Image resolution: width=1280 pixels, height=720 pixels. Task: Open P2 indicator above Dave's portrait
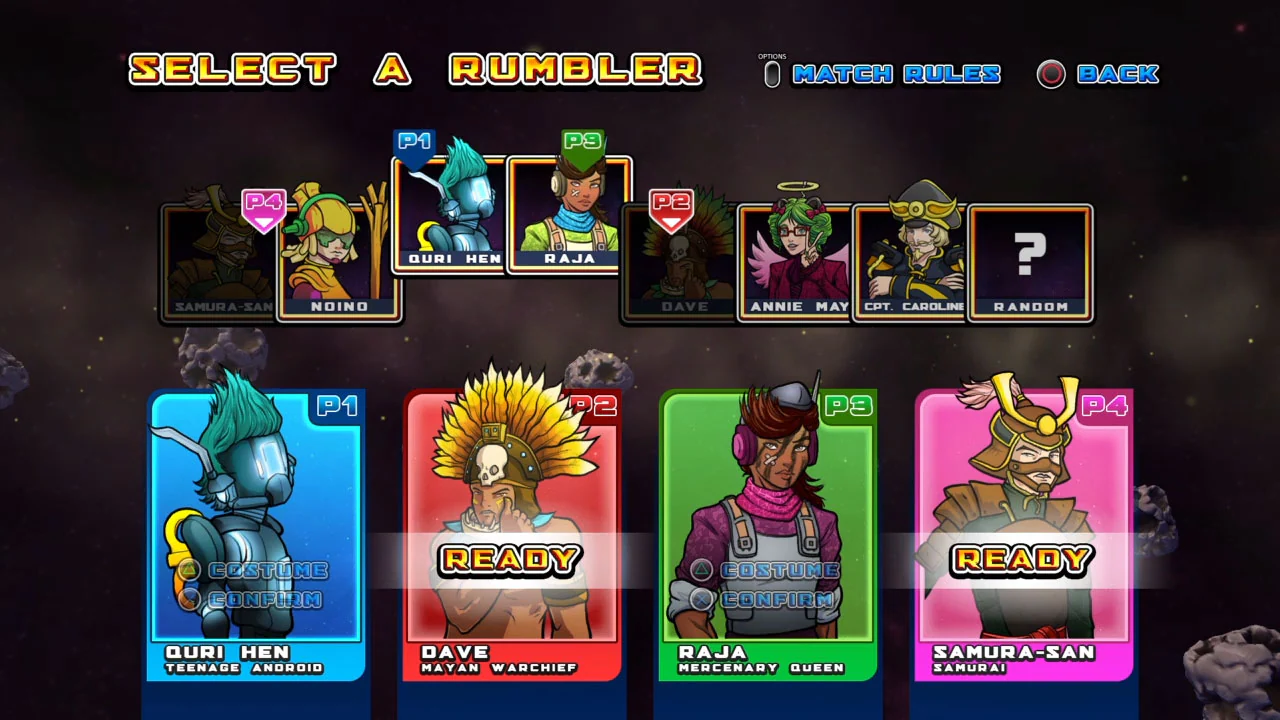[x=673, y=207]
